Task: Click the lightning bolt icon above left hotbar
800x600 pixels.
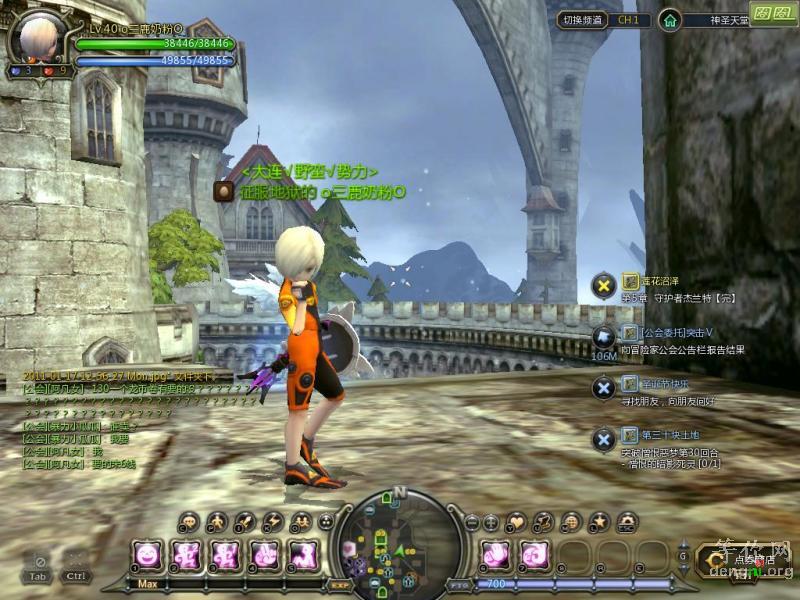Action: (x=272, y=521)
